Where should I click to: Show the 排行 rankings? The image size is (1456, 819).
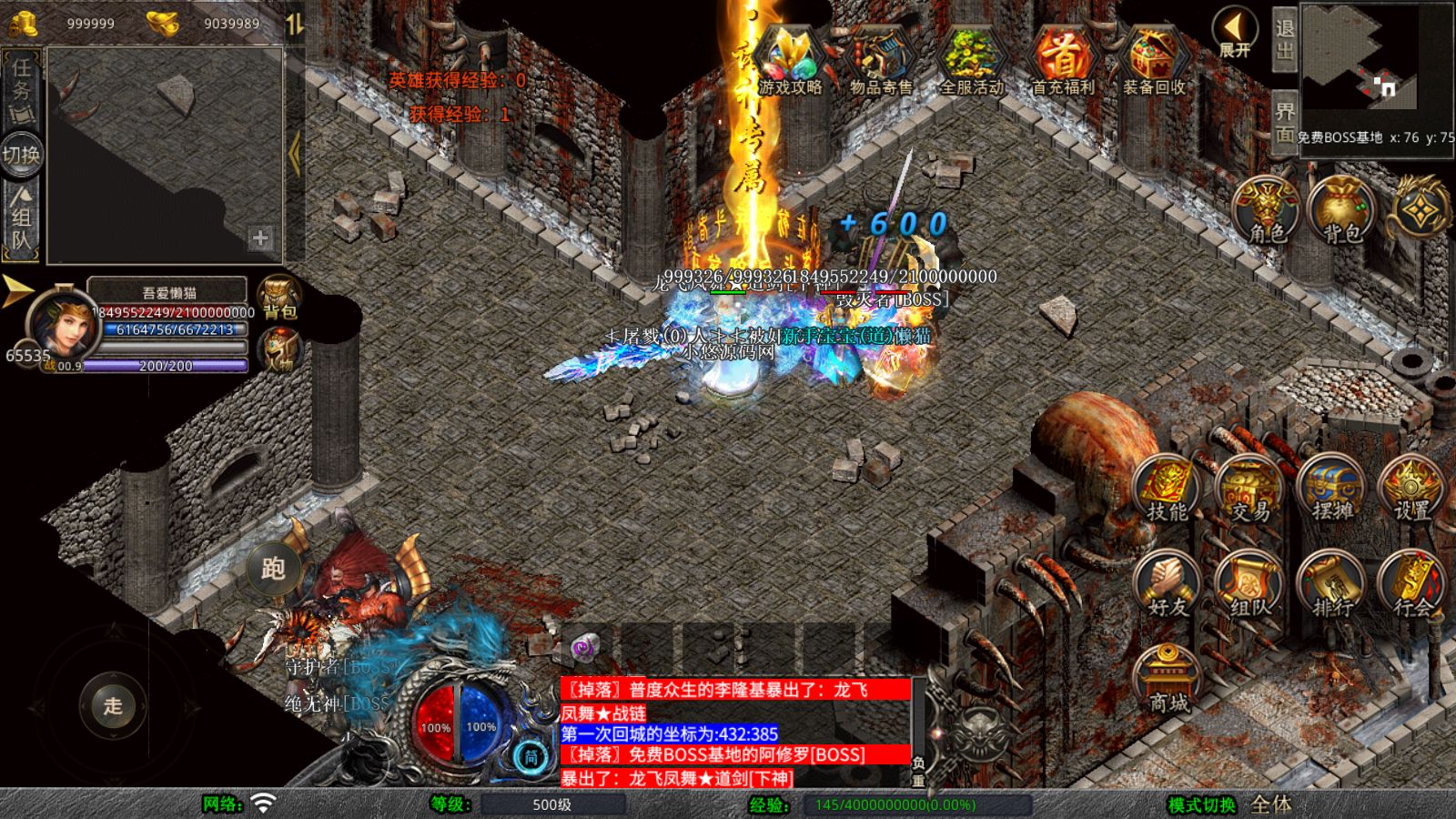[x=1331, y=585]
